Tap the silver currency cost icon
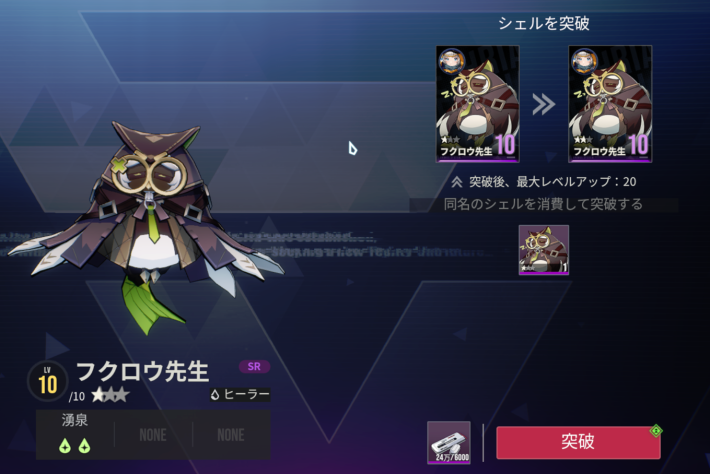Image resolution: width=710 pixels, height=474 pixels. (448, 441)
